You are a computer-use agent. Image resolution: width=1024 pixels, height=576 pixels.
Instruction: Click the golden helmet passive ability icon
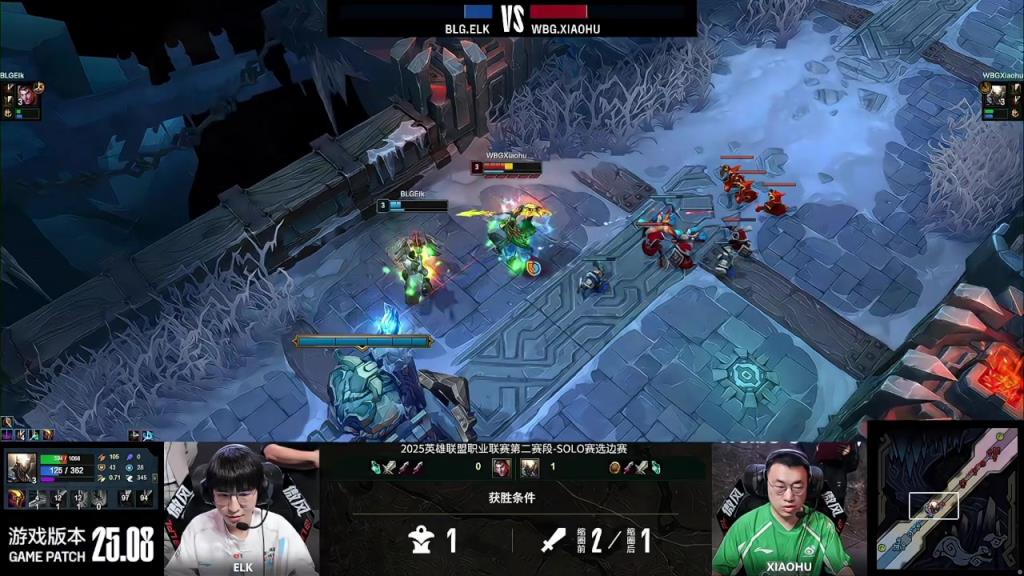pyautogui.click(x=18, y=498)
